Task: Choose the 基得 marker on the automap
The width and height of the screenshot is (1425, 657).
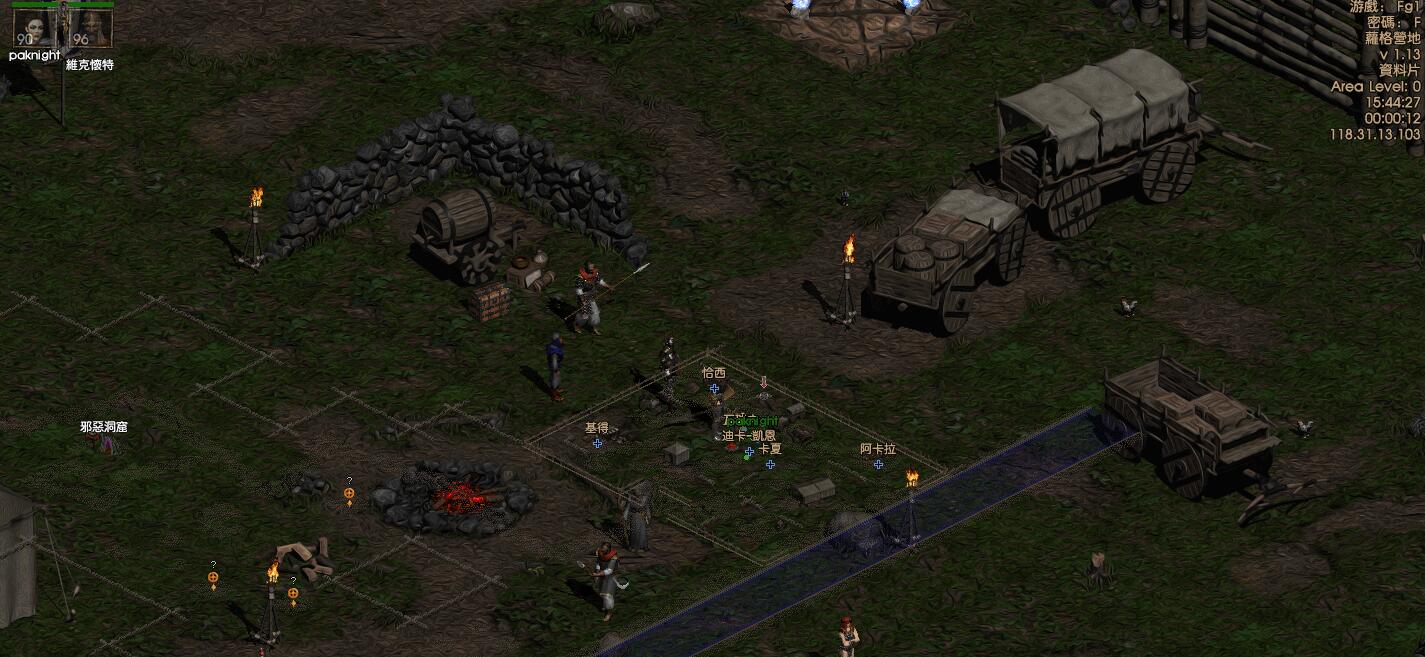Action: coord(597,442)
